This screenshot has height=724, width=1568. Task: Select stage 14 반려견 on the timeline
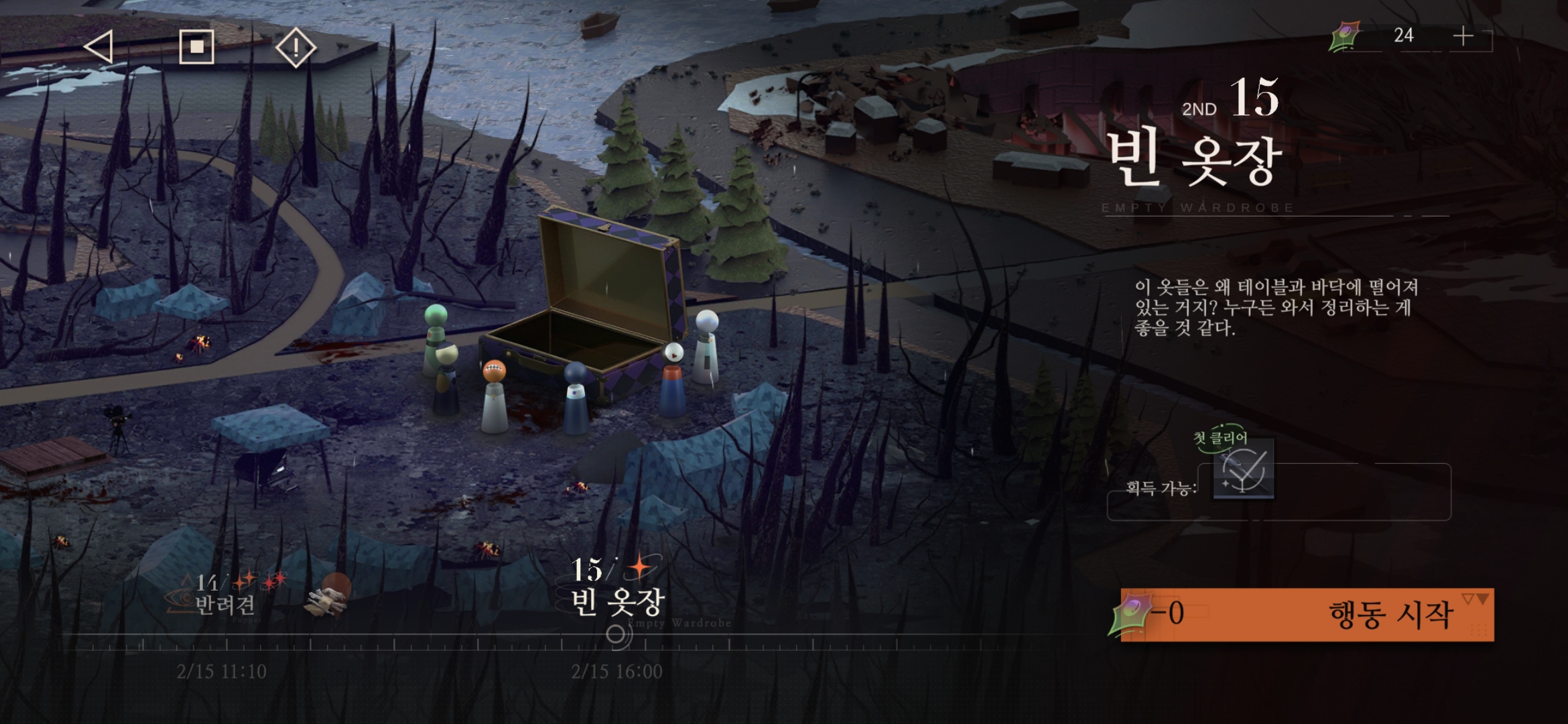(224, 595)
